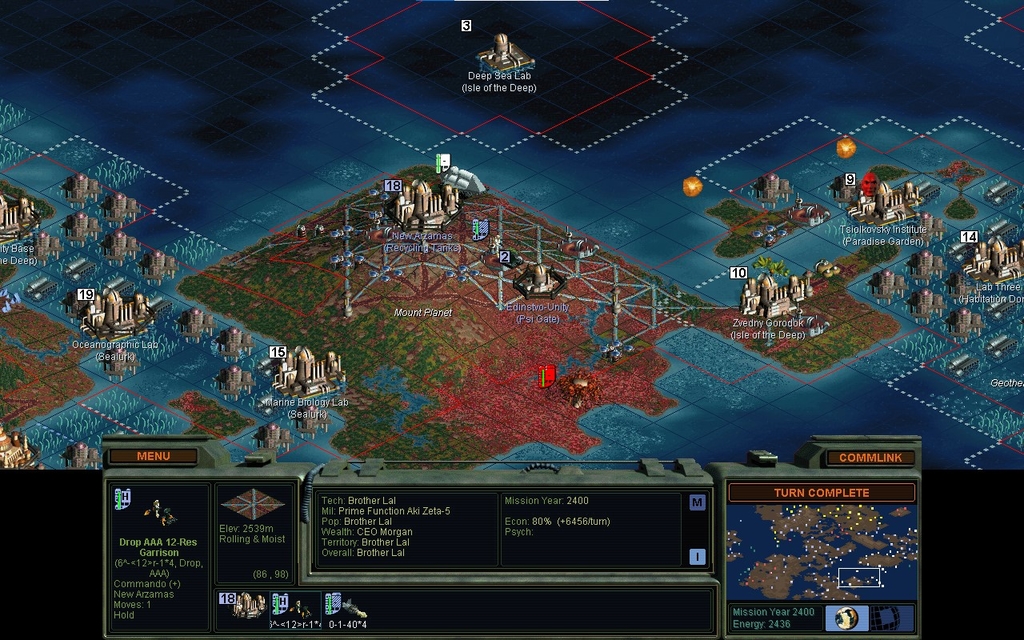Screen dimensions: 1024x640
Task: Select the size-18 base icon in stack
Action: click(x=242, y=606)
